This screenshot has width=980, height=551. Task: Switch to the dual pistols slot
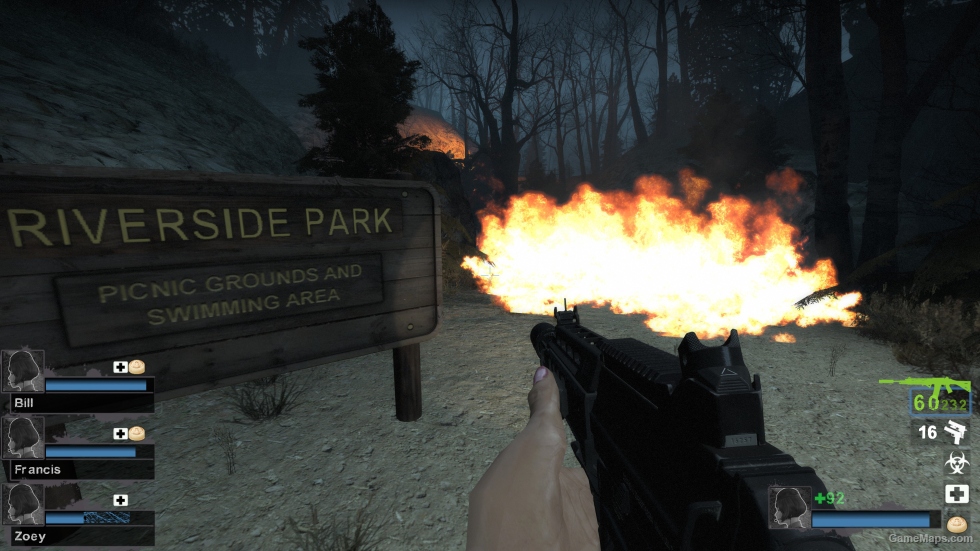[x=956, y=432]
